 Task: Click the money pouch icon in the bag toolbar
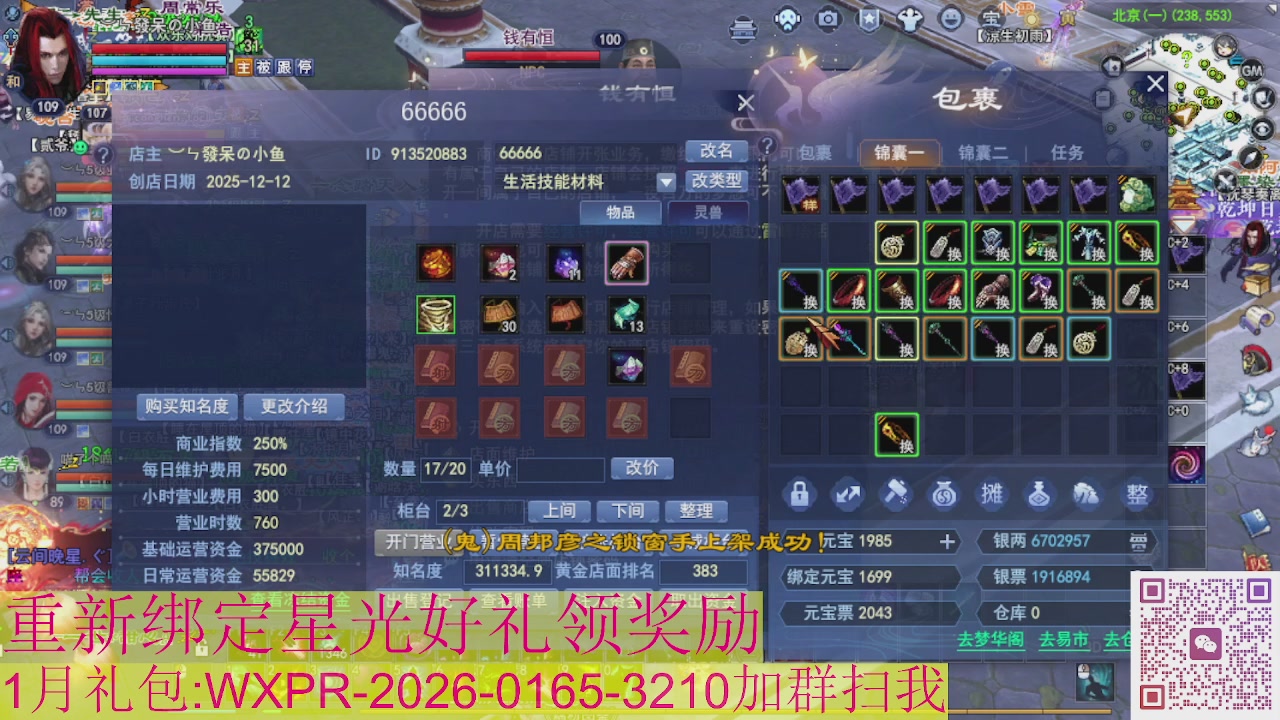[944, 493]
